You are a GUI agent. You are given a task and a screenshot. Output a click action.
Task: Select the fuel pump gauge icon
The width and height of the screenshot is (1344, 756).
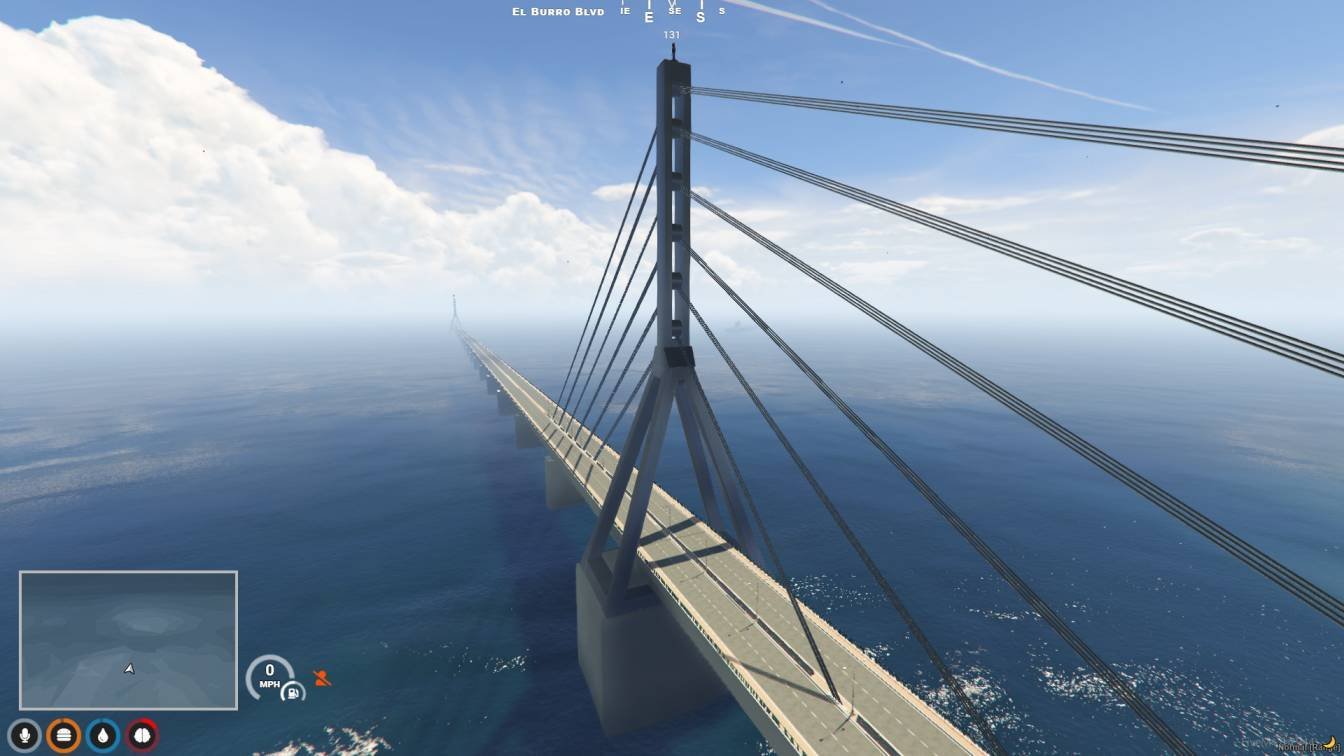pos(293,691)
